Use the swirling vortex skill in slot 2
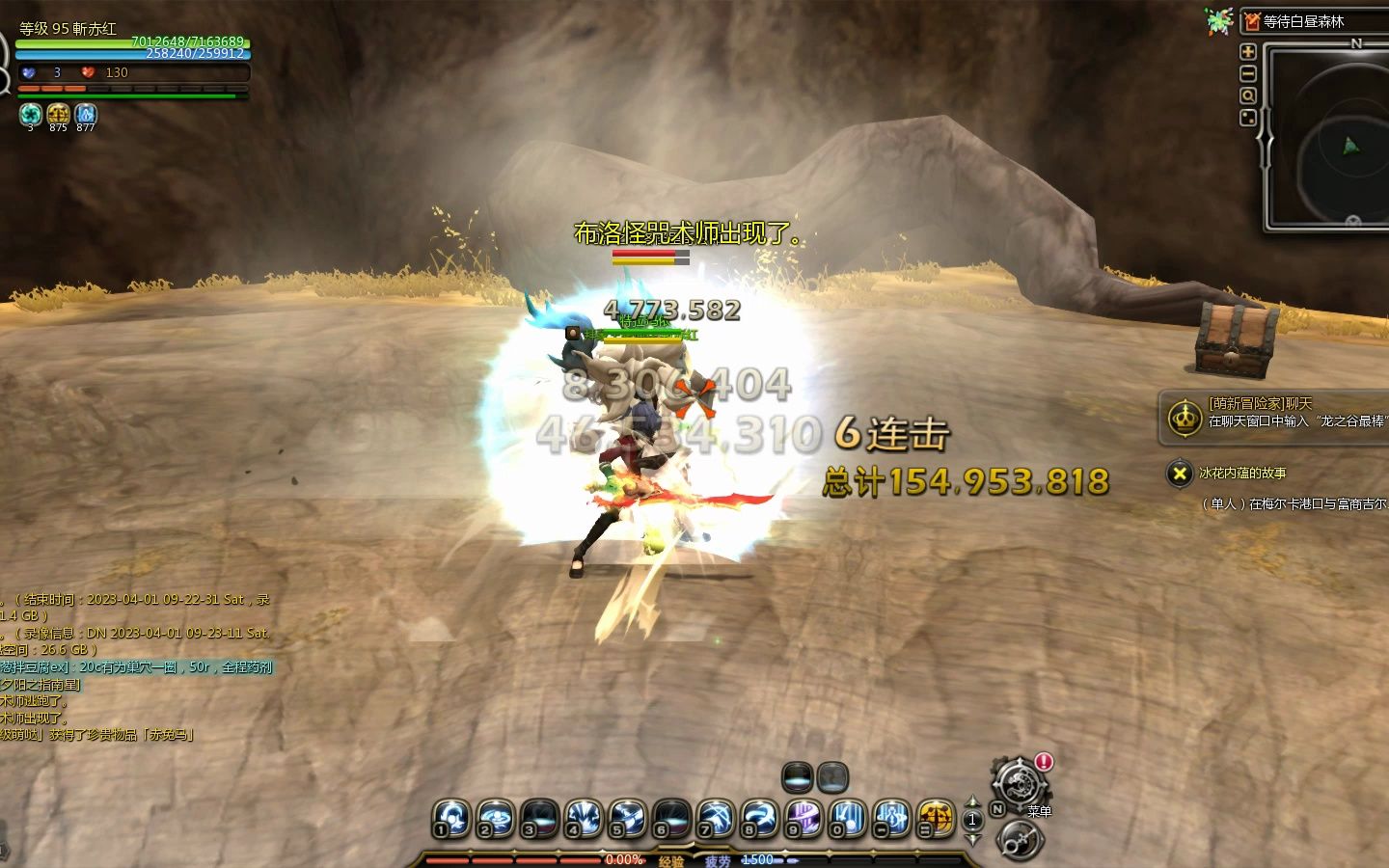 (x=494, y=818)
